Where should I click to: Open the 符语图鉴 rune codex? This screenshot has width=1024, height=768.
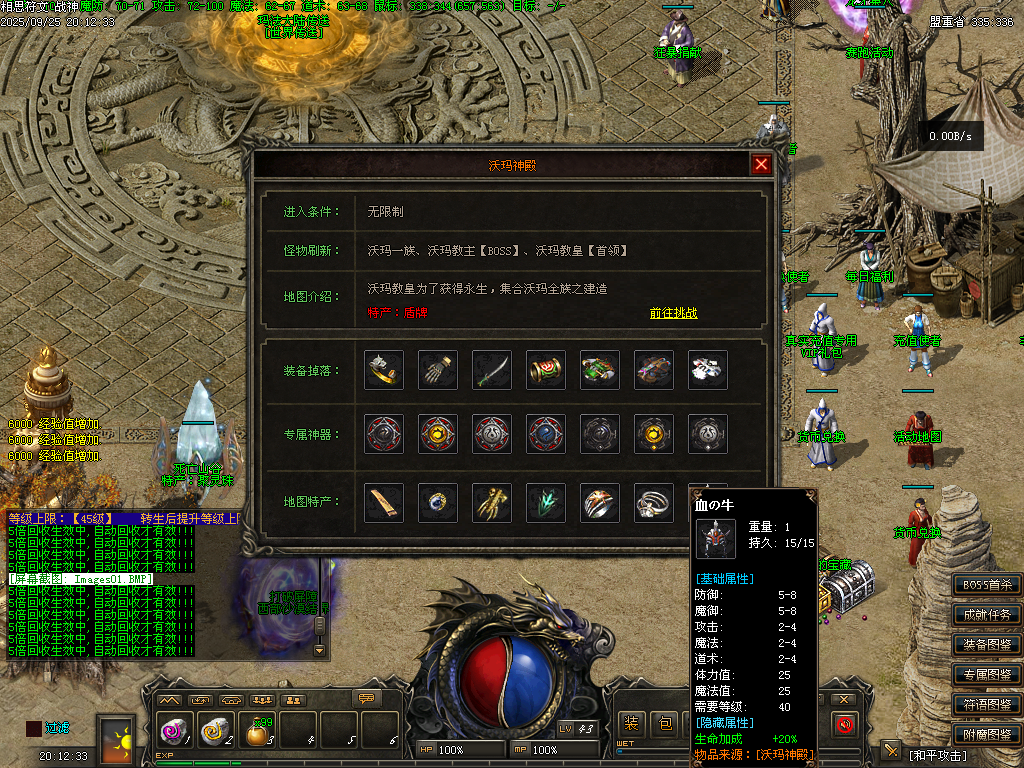pos(987,705)
